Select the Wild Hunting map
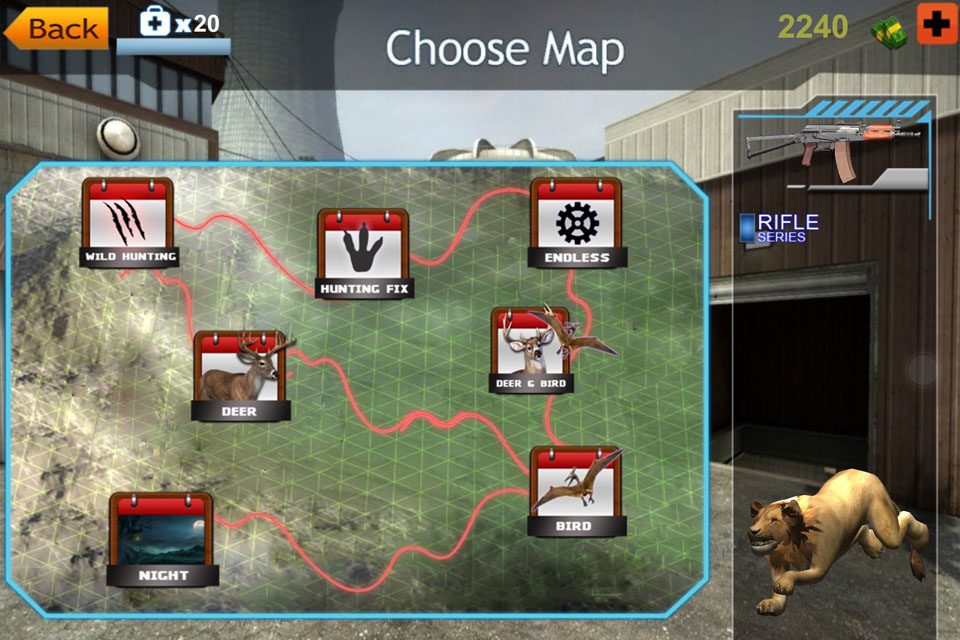The height and width of the screenshot is (640, 960). (128, 221)
